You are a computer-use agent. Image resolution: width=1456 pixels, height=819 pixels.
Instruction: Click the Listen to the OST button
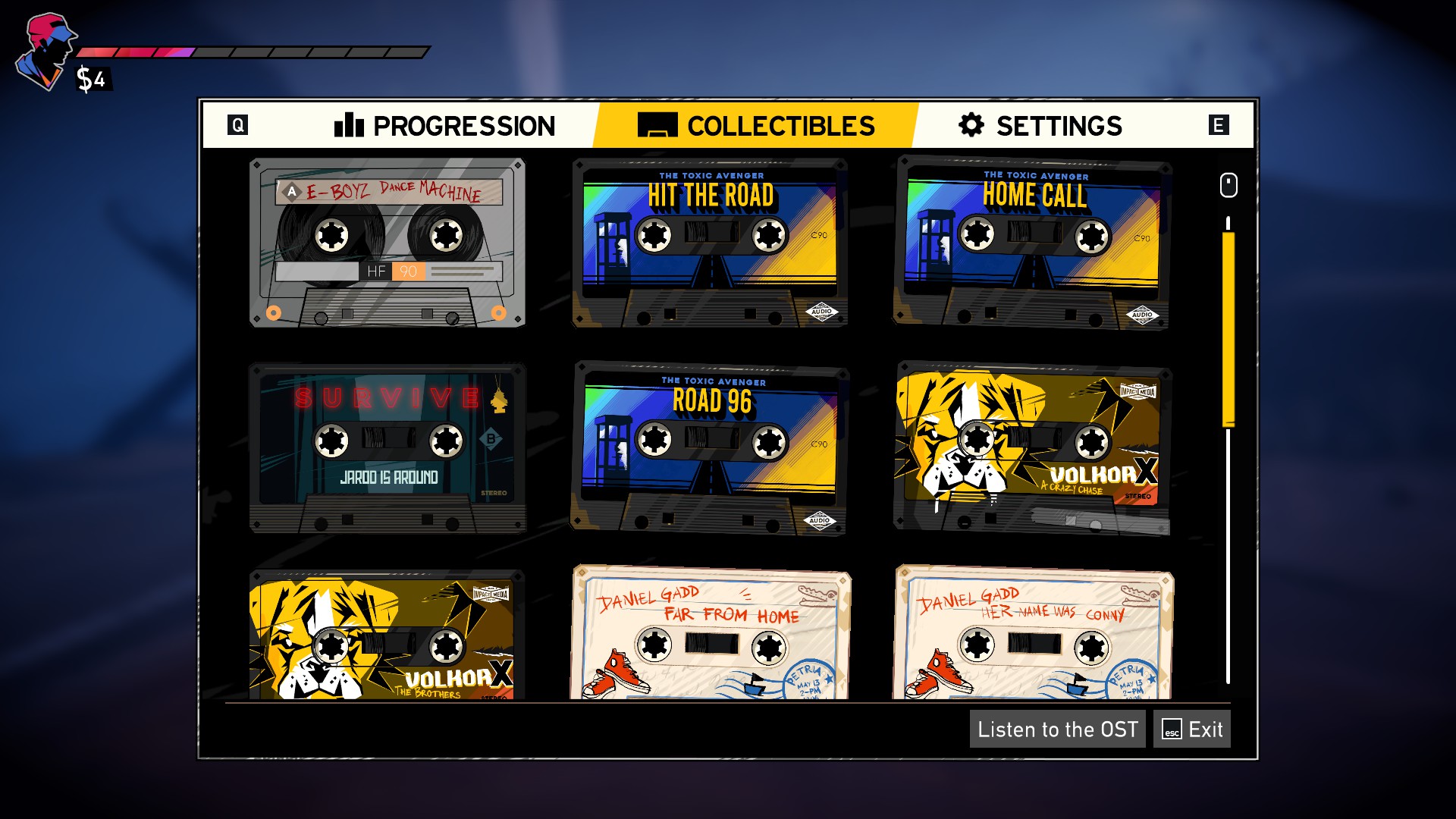pyautogui.click(x=1057, y=730)
